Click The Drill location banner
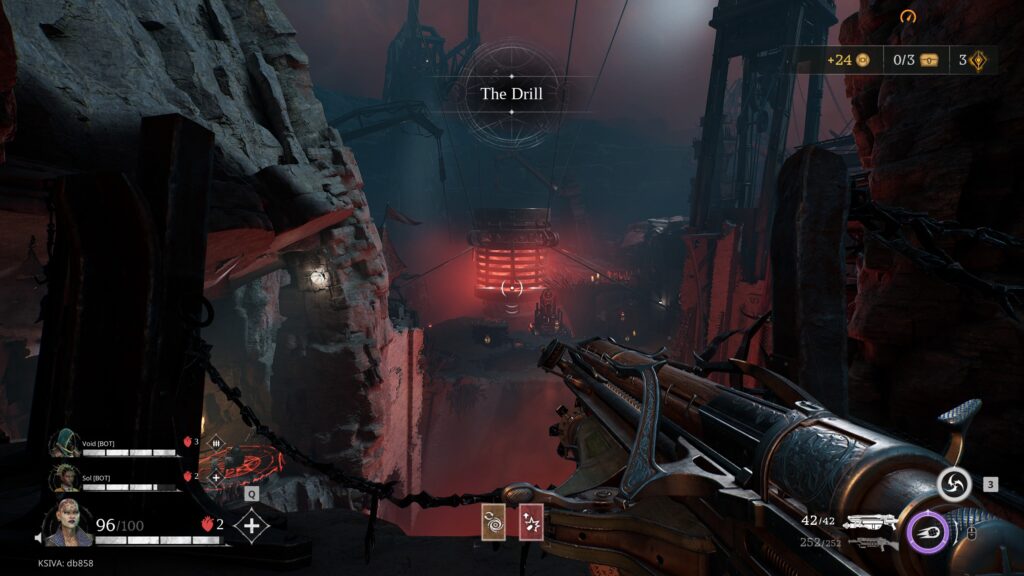 (x=511, y=94)
